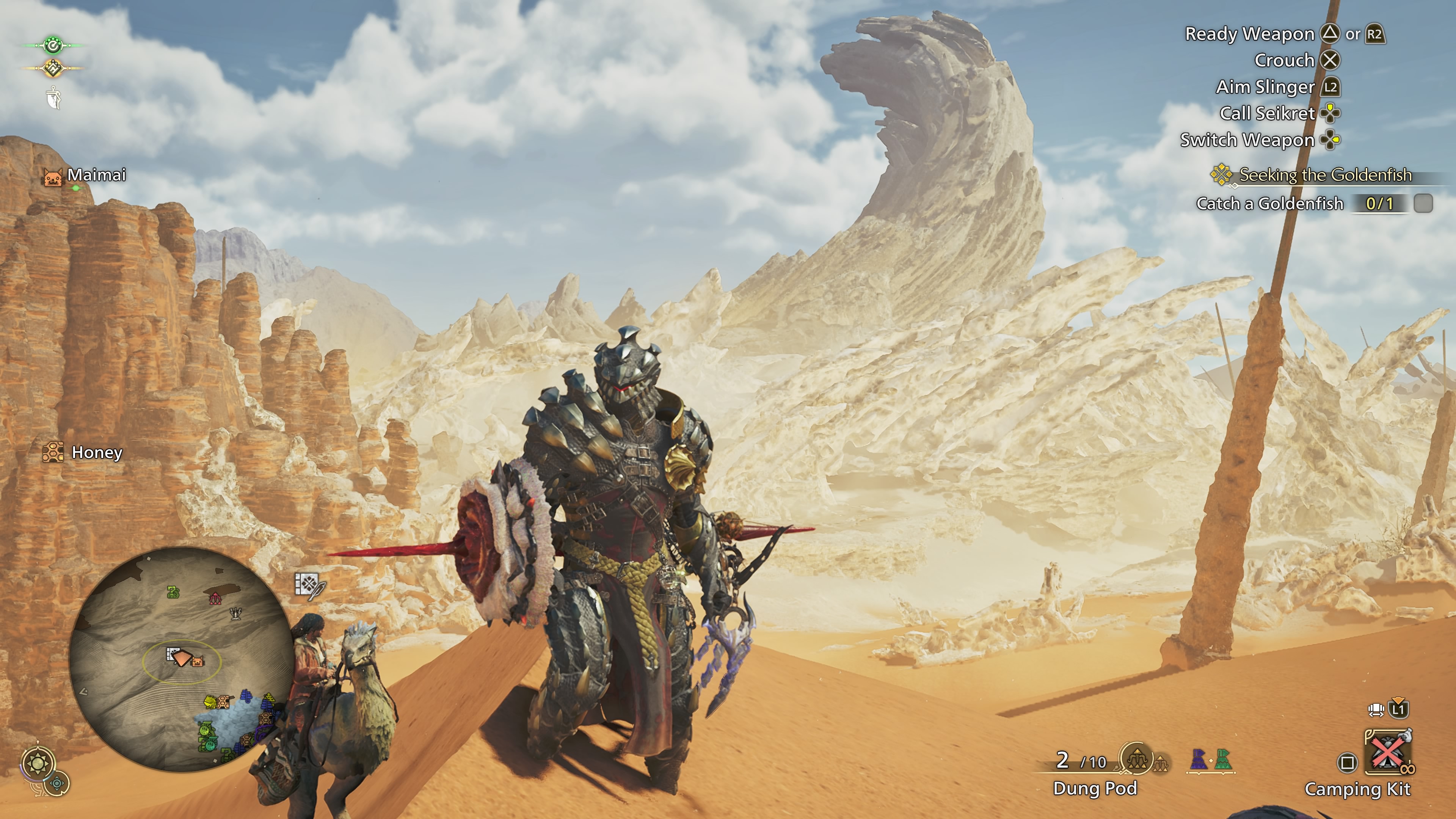Image resolution: width=1456 pixels, height=819 pixels.
Task: Click the Honey gathering notification icon
Action: click(x=53, y=452)
